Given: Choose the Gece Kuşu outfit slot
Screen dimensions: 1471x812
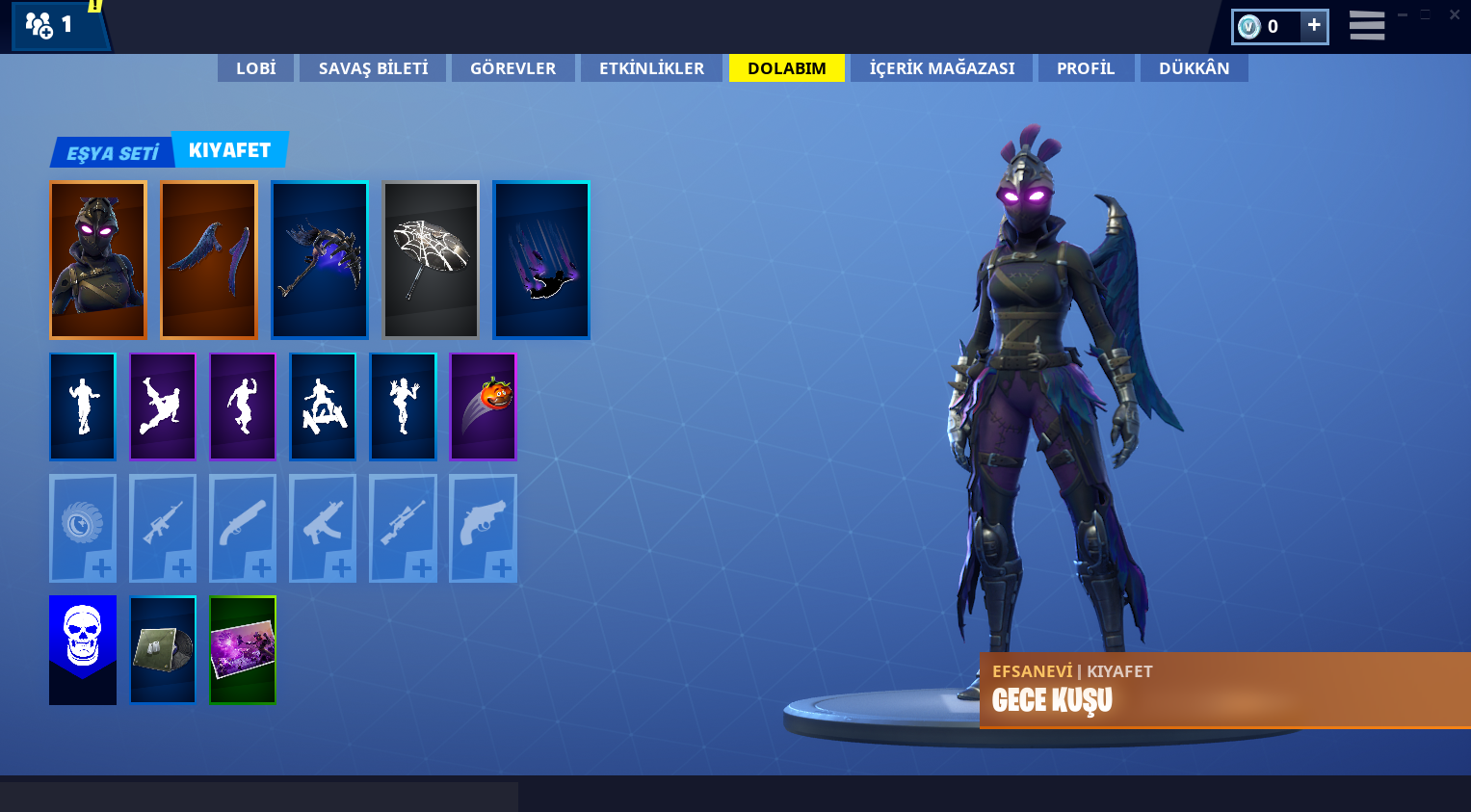Looking at the screenshot, I should (98, 260).
